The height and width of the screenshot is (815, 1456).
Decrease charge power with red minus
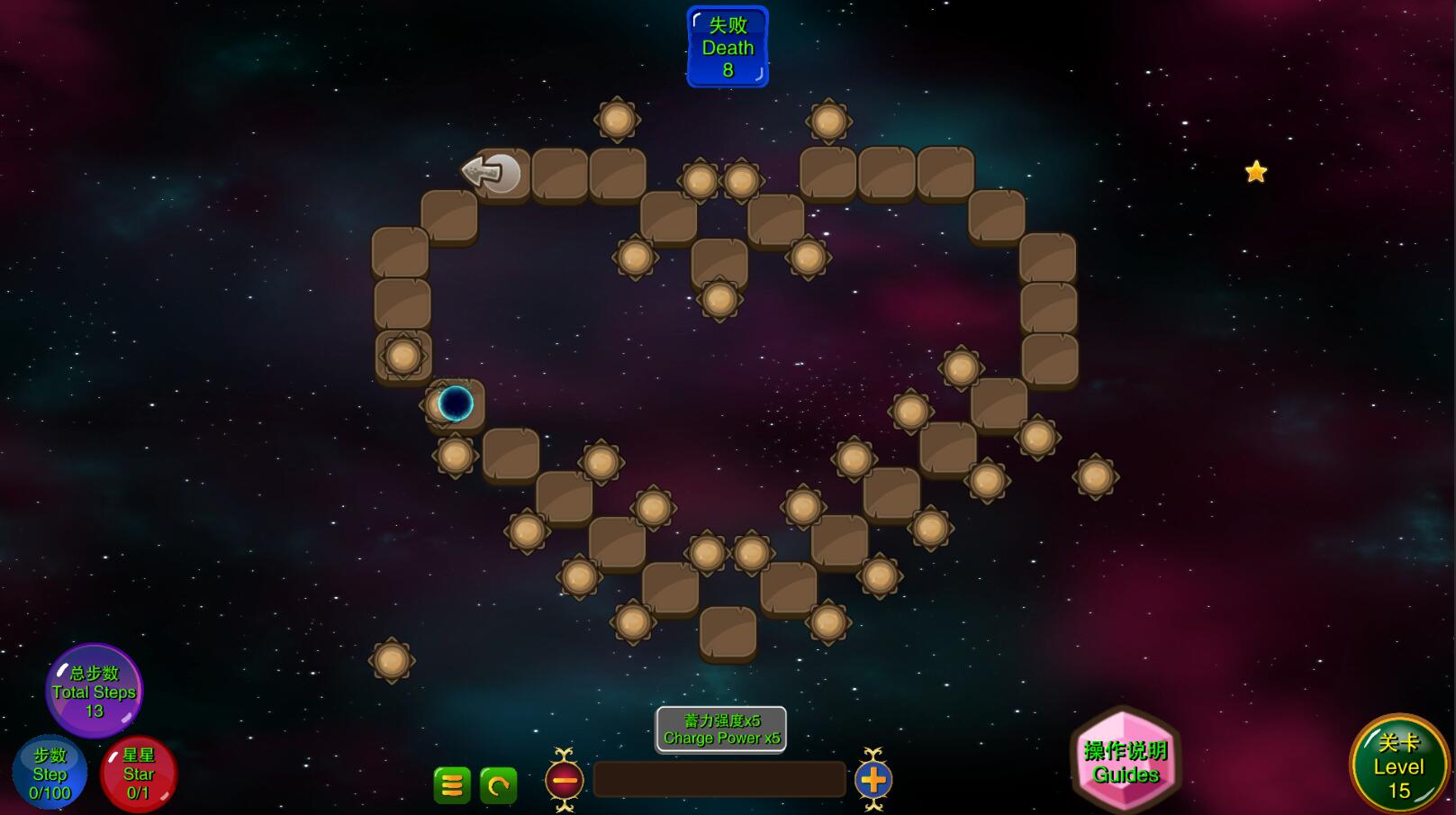(x=565, y=780)
